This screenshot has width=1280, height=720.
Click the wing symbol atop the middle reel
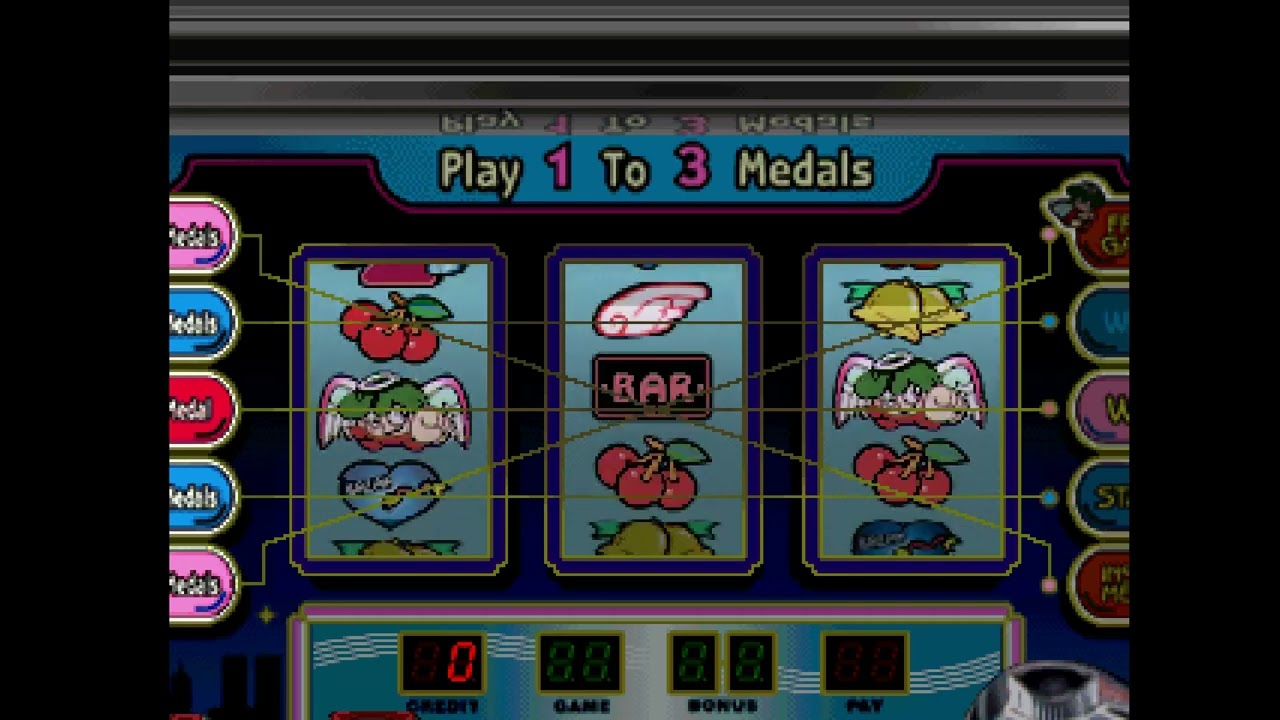coord(652,305)
